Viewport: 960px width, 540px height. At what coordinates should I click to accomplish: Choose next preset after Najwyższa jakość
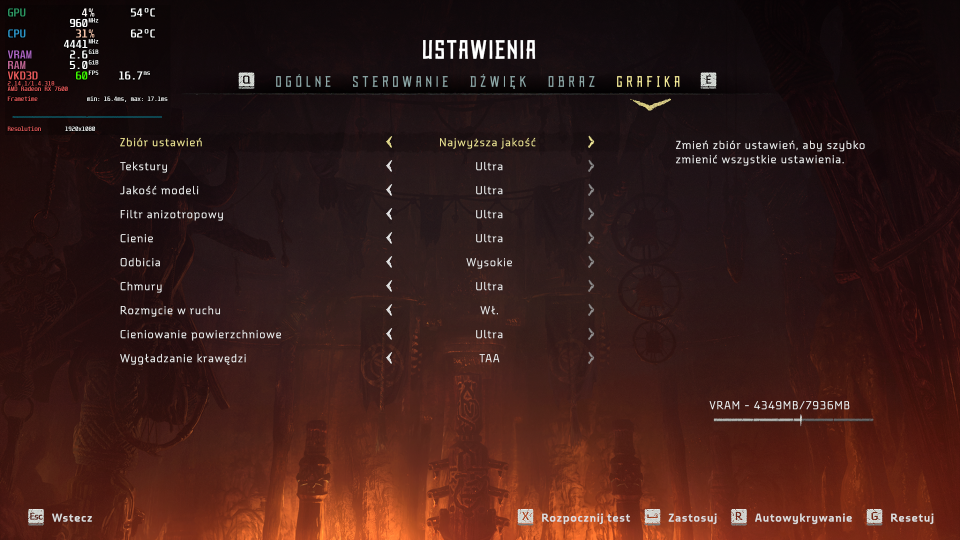point(591,142)
